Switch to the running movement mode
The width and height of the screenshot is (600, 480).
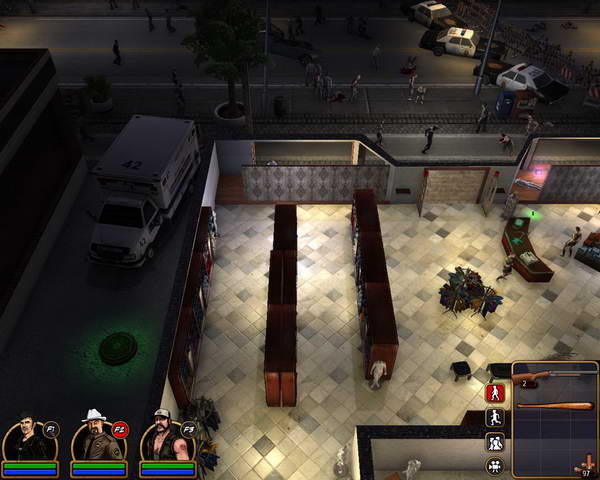point(494,418)
